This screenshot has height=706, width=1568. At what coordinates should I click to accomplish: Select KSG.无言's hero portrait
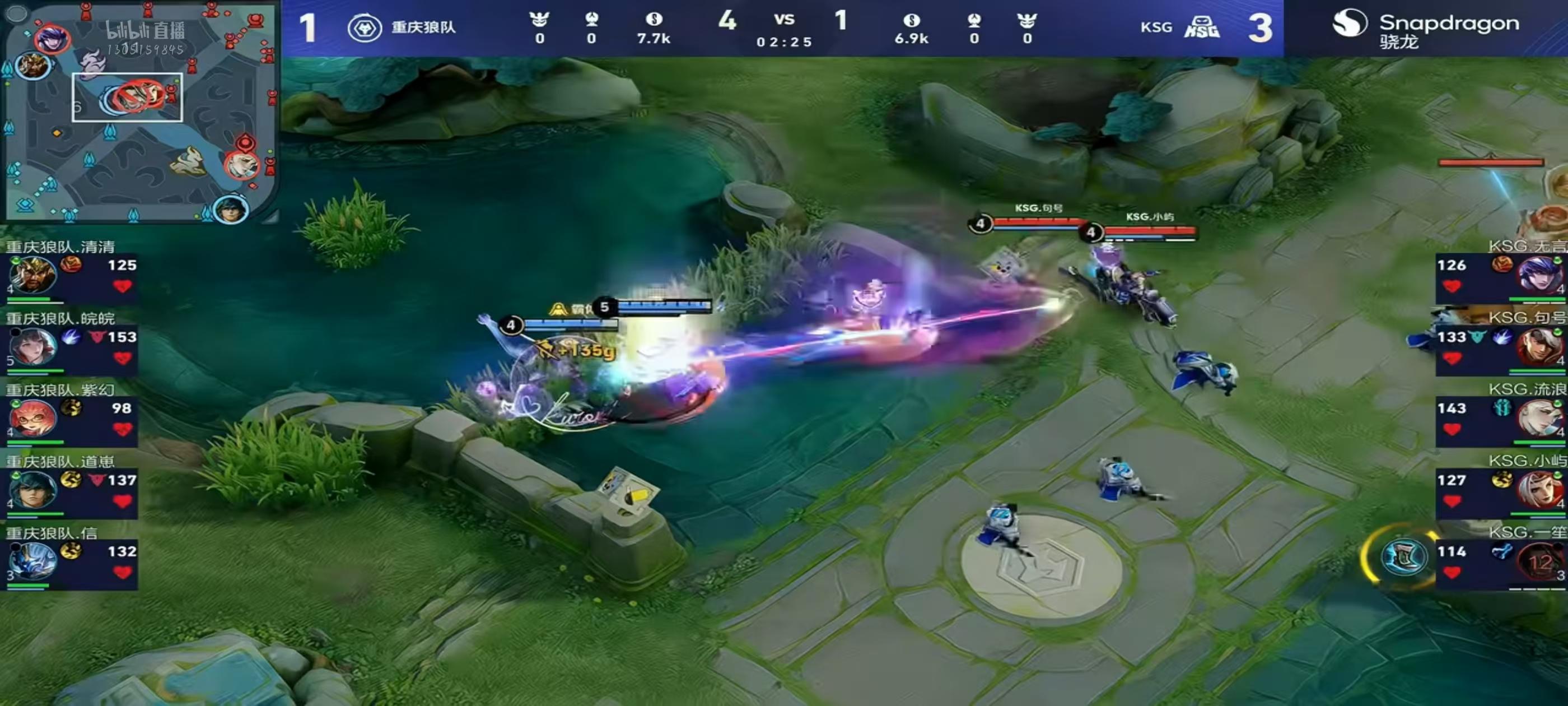(x=1540, y=275)
